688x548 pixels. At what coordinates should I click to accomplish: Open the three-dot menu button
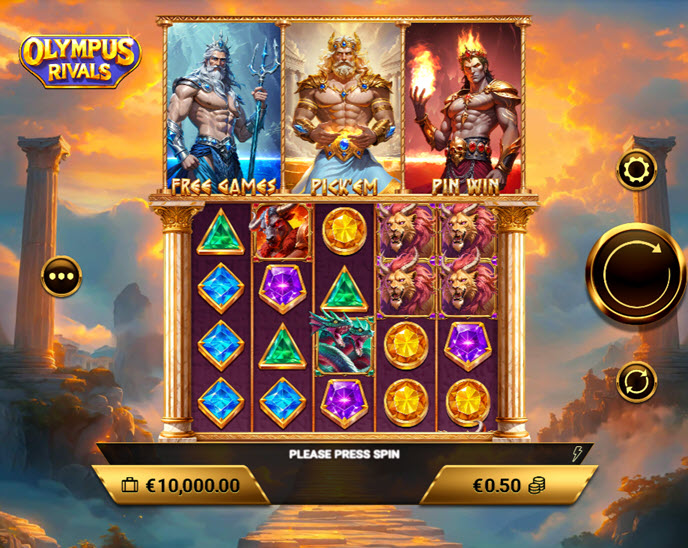click(x=61, y=277)
